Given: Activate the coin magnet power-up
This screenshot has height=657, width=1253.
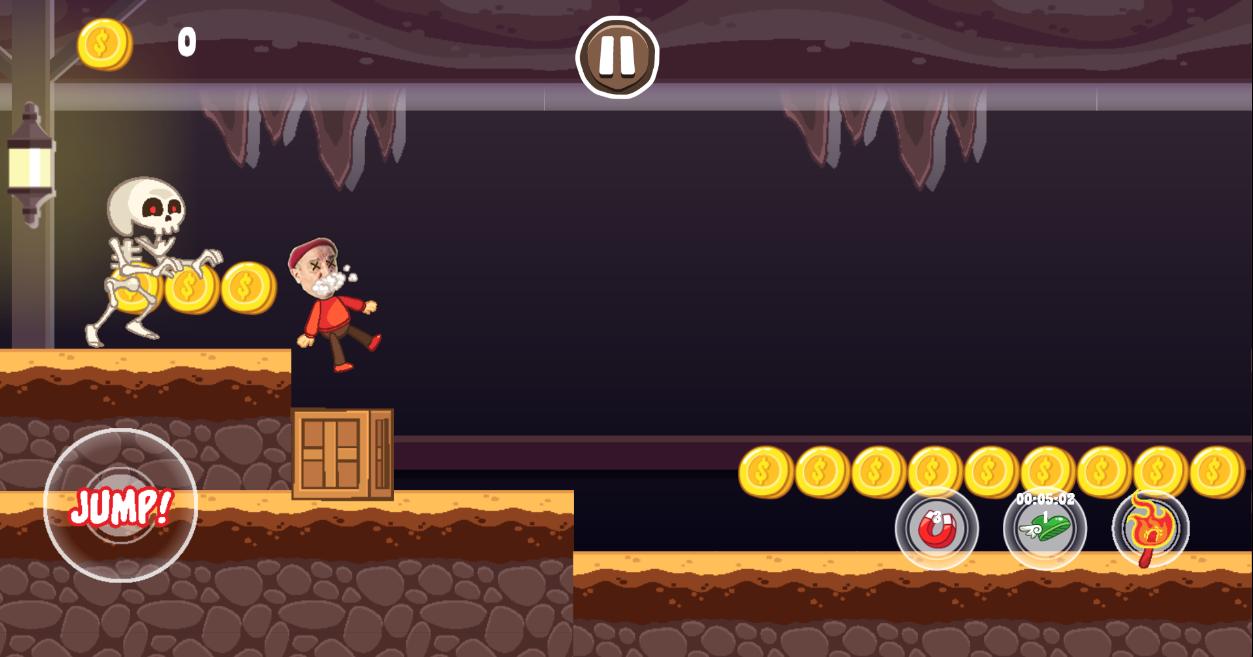Looking at the screenshot, I should point(936,528).
